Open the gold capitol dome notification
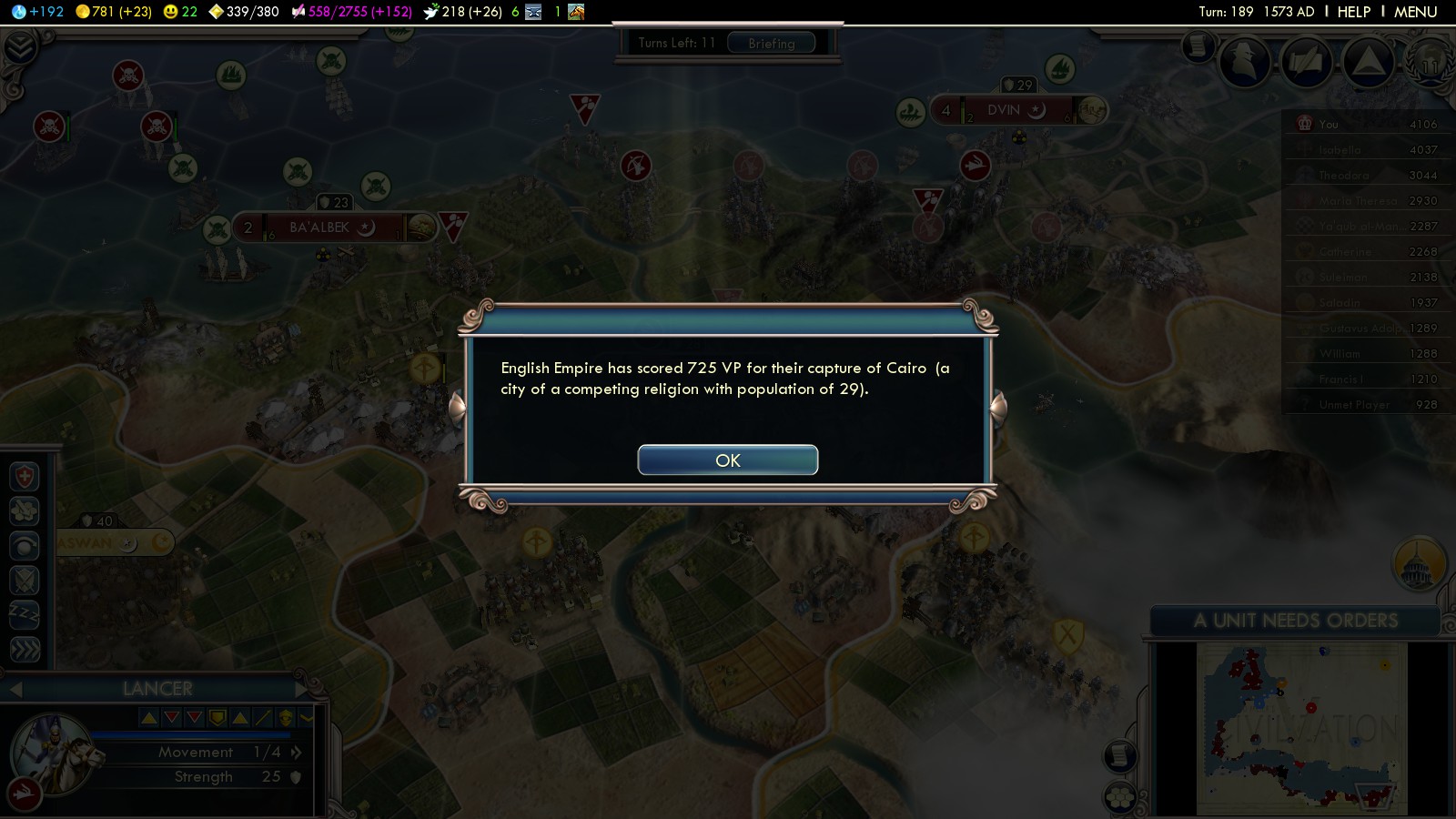 pos(1419,564)
